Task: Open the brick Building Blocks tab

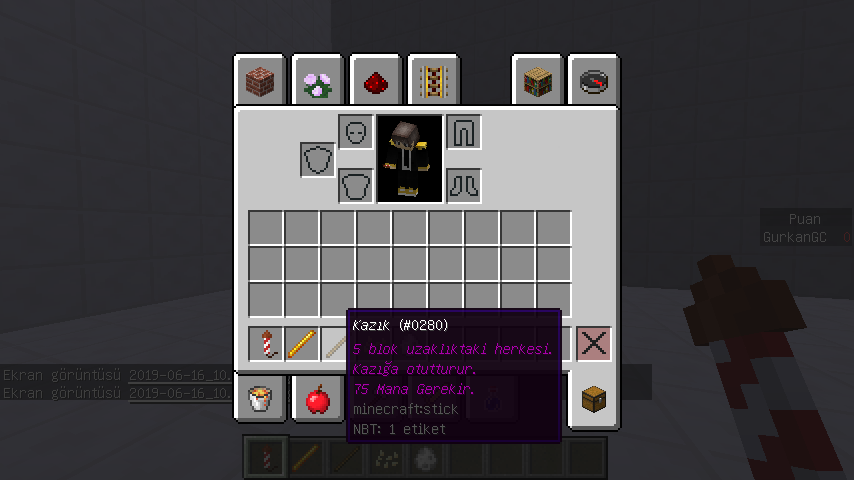Action: tap(260, 81)
